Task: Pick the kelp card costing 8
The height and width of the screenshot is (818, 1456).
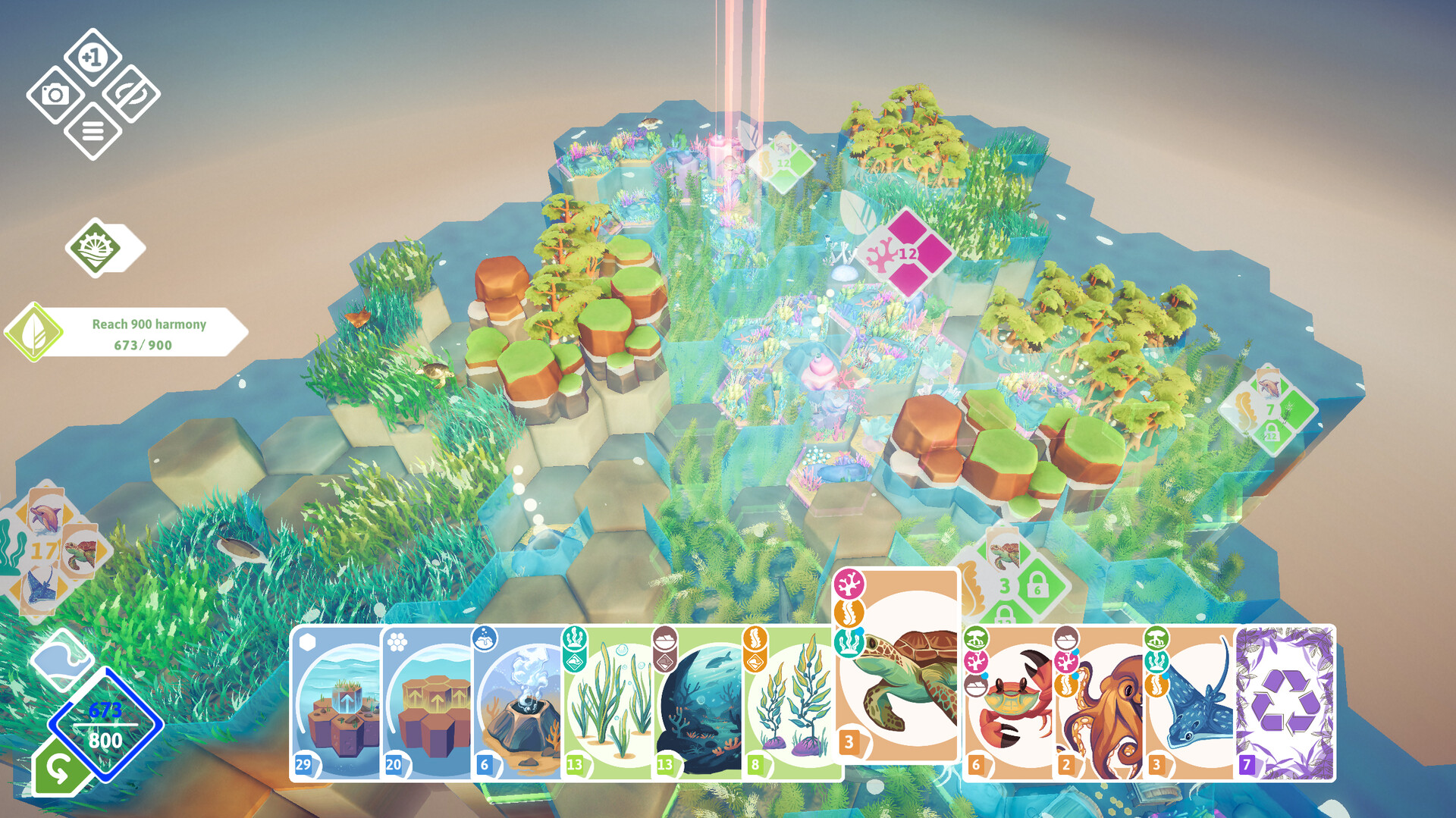Action: pyautogui.click(x=790, y=705)
